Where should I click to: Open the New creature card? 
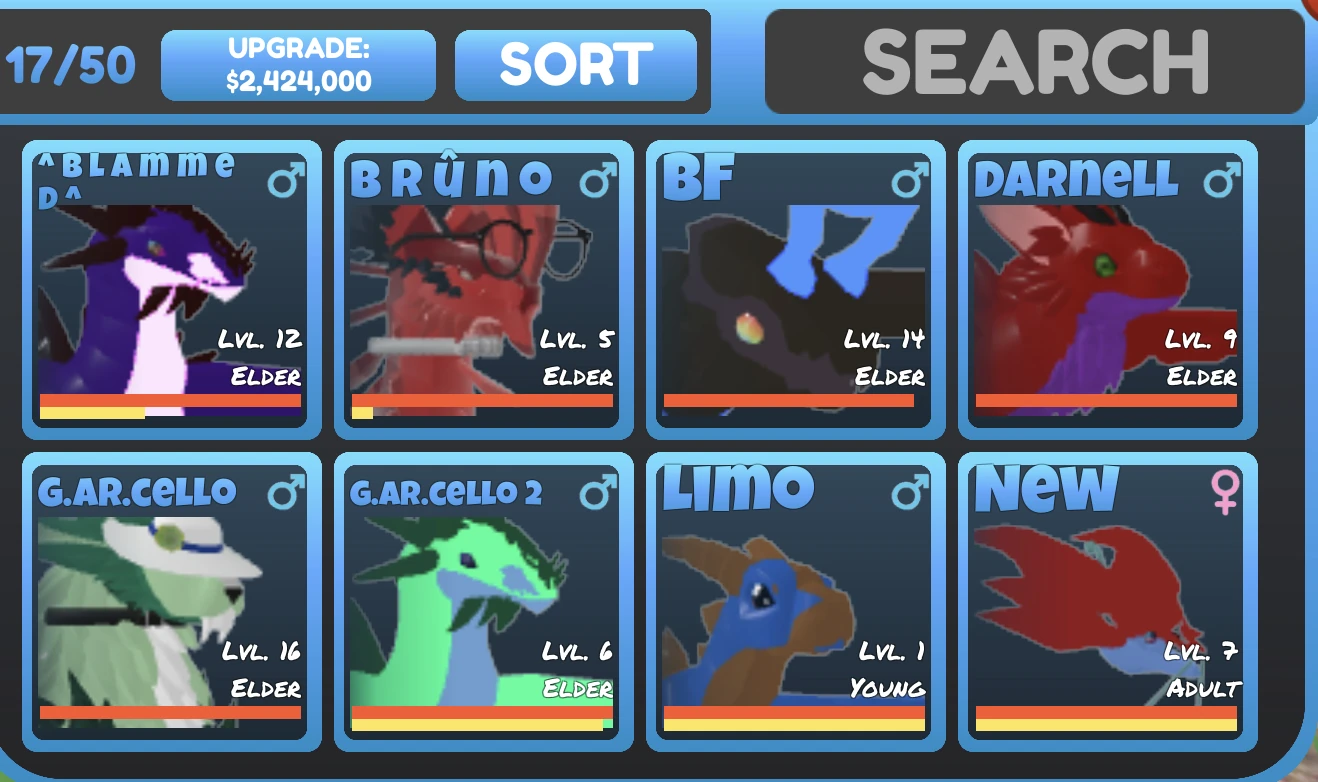click(1104, 600)
